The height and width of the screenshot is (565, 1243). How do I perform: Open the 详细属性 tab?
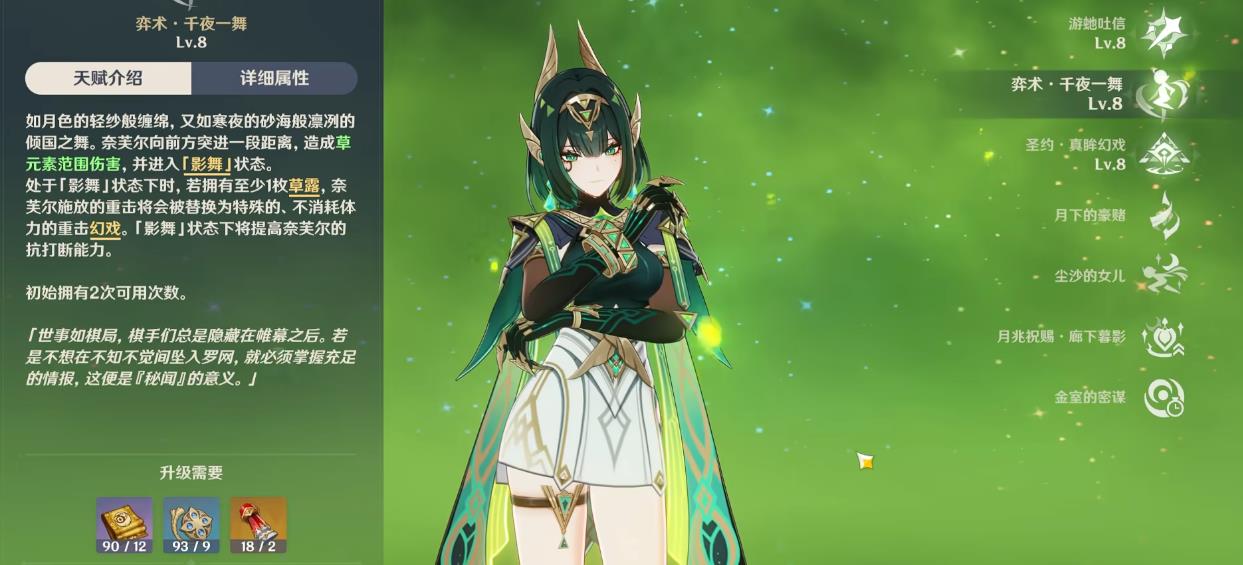coord(274,78)
